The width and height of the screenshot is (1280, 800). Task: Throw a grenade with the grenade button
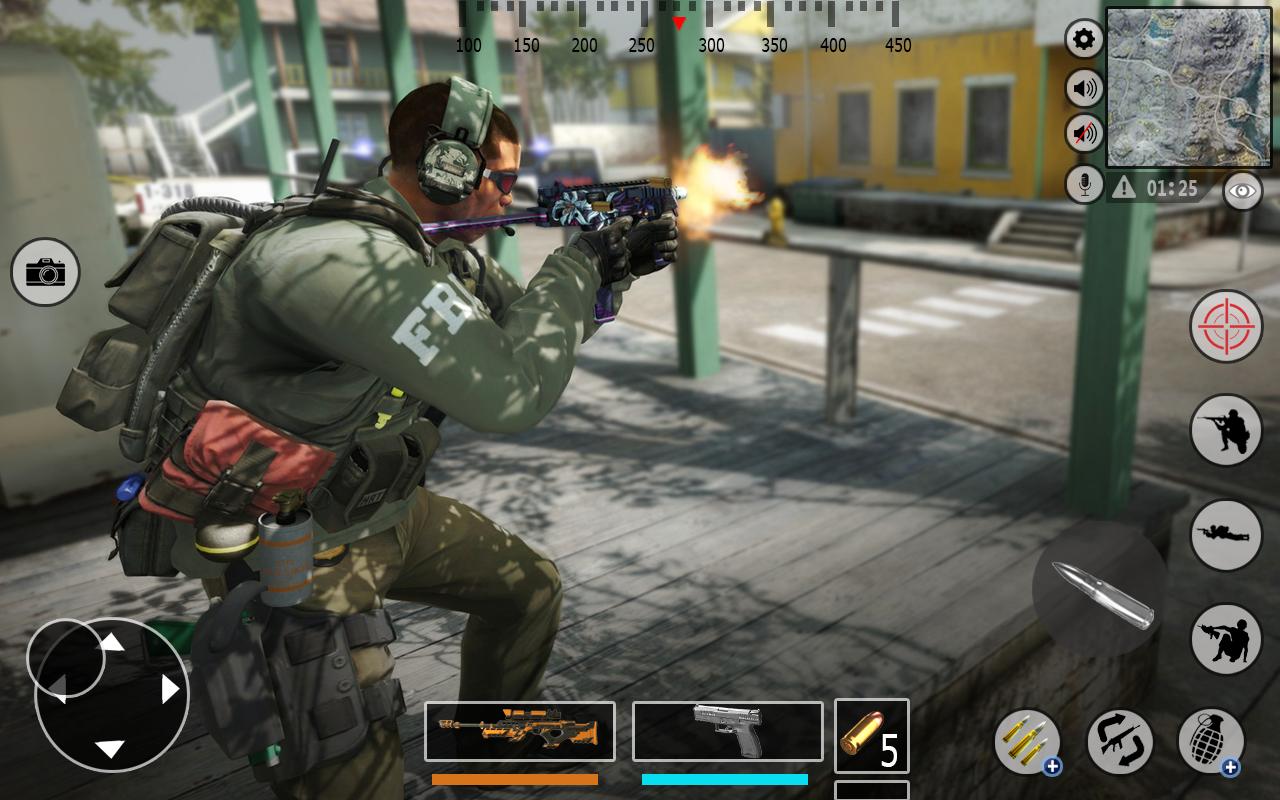(1210, 742)
